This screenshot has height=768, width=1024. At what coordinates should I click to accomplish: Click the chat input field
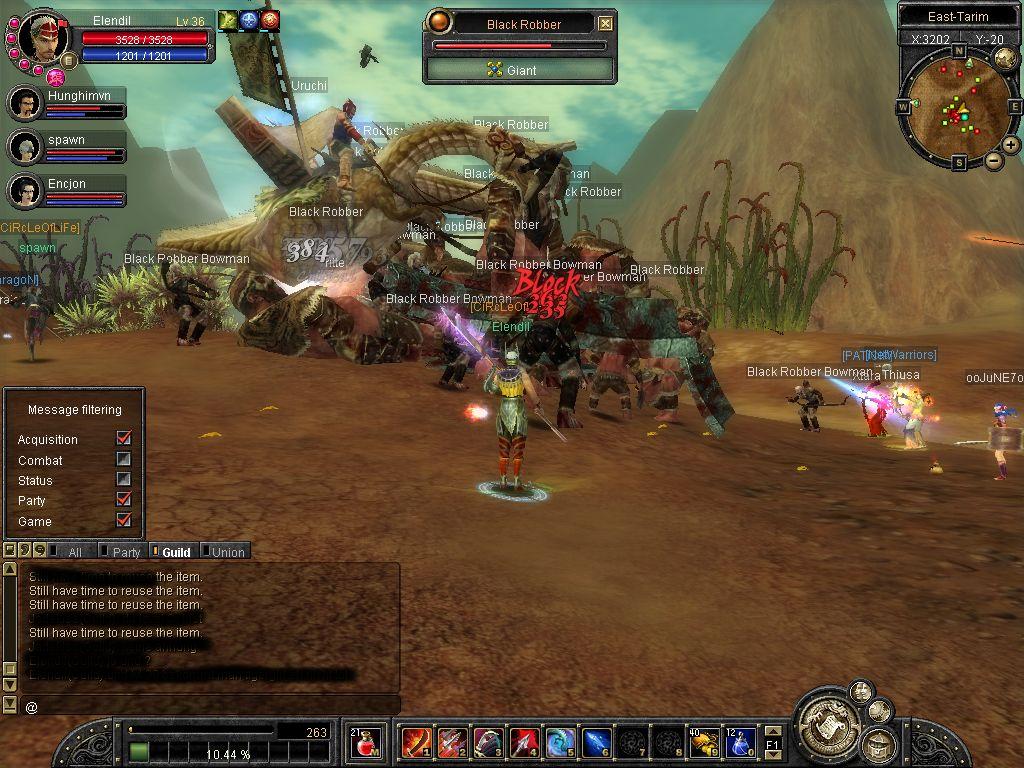tap(210, 706)
